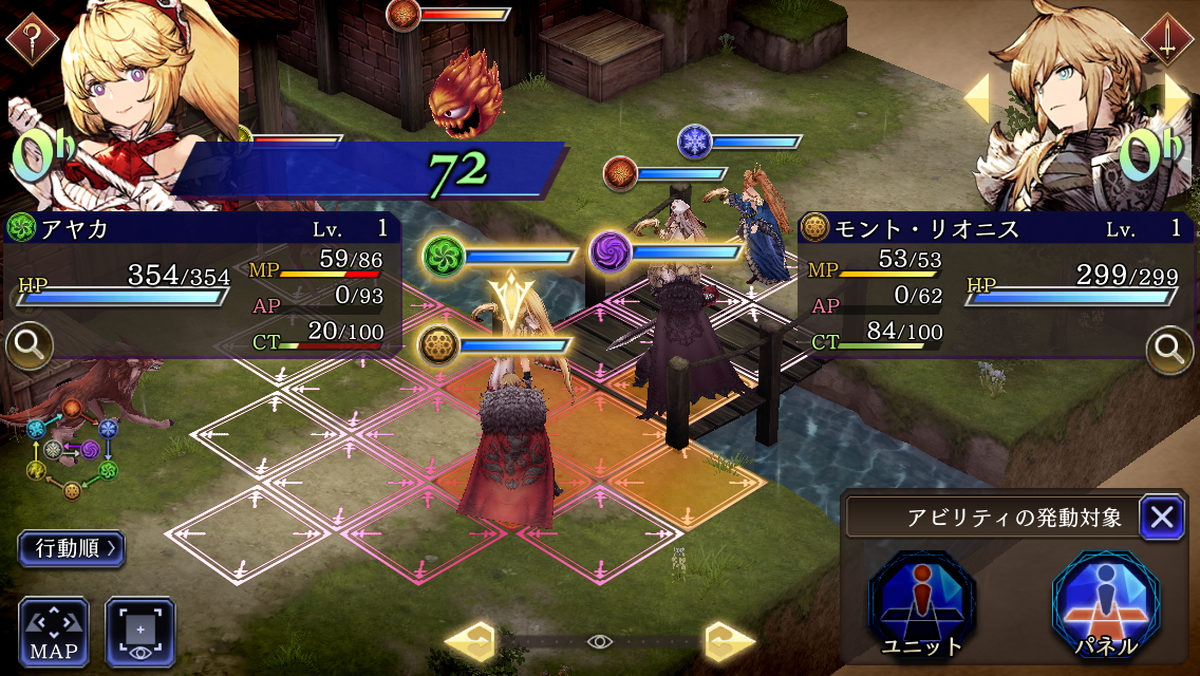Image resolution: width=1200 pixels, height=676 pixels.
Task: Open the MAP view
Action: click(x=53, y=632)
